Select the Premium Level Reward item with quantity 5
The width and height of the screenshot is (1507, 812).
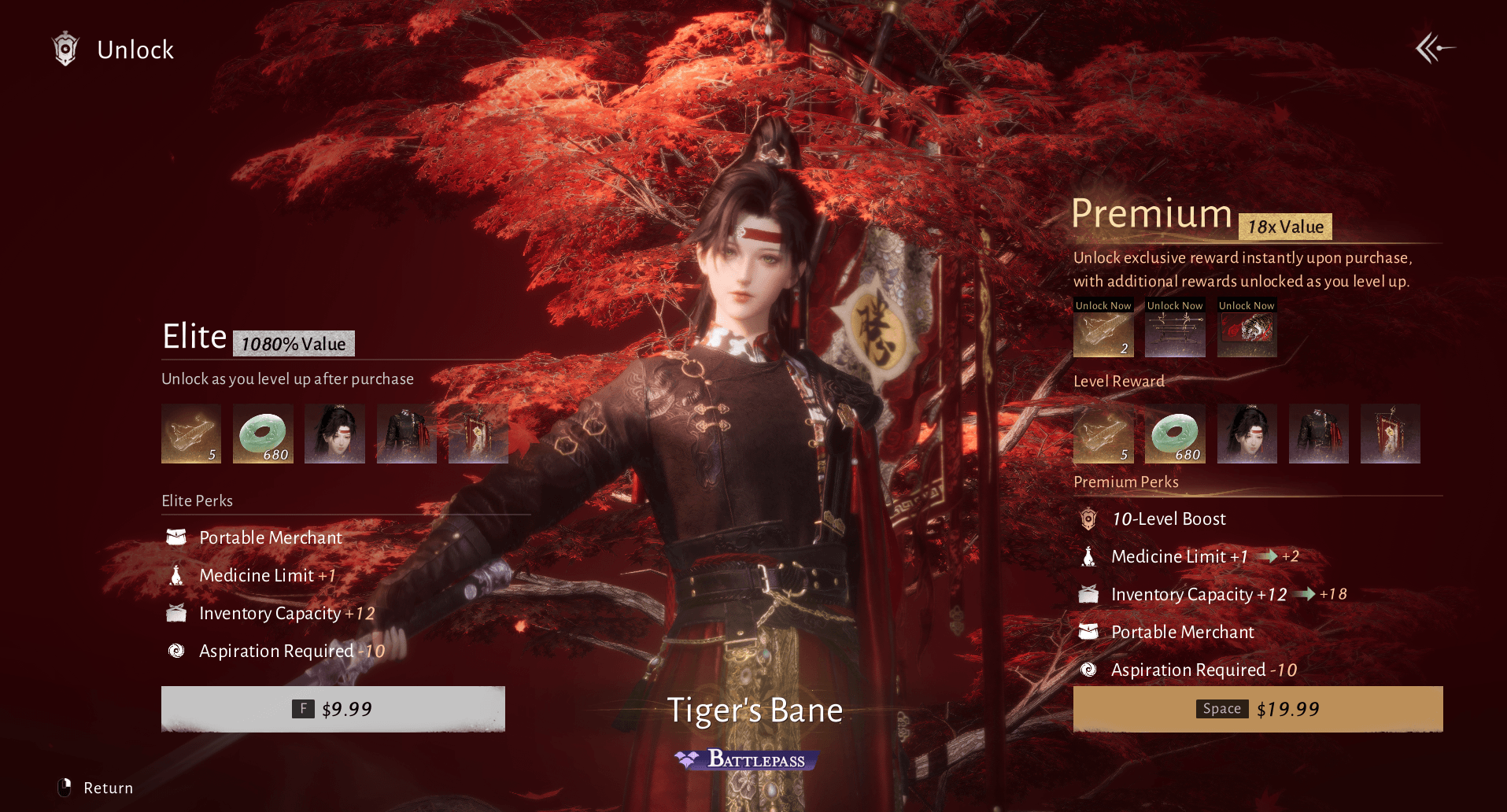tap(1103, 434)
